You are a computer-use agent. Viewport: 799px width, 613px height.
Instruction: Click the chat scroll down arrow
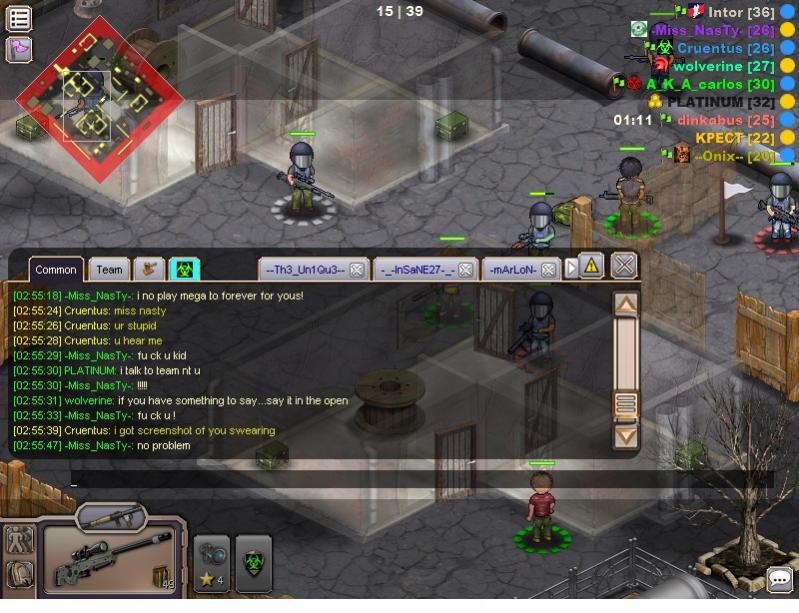point(625,435)
